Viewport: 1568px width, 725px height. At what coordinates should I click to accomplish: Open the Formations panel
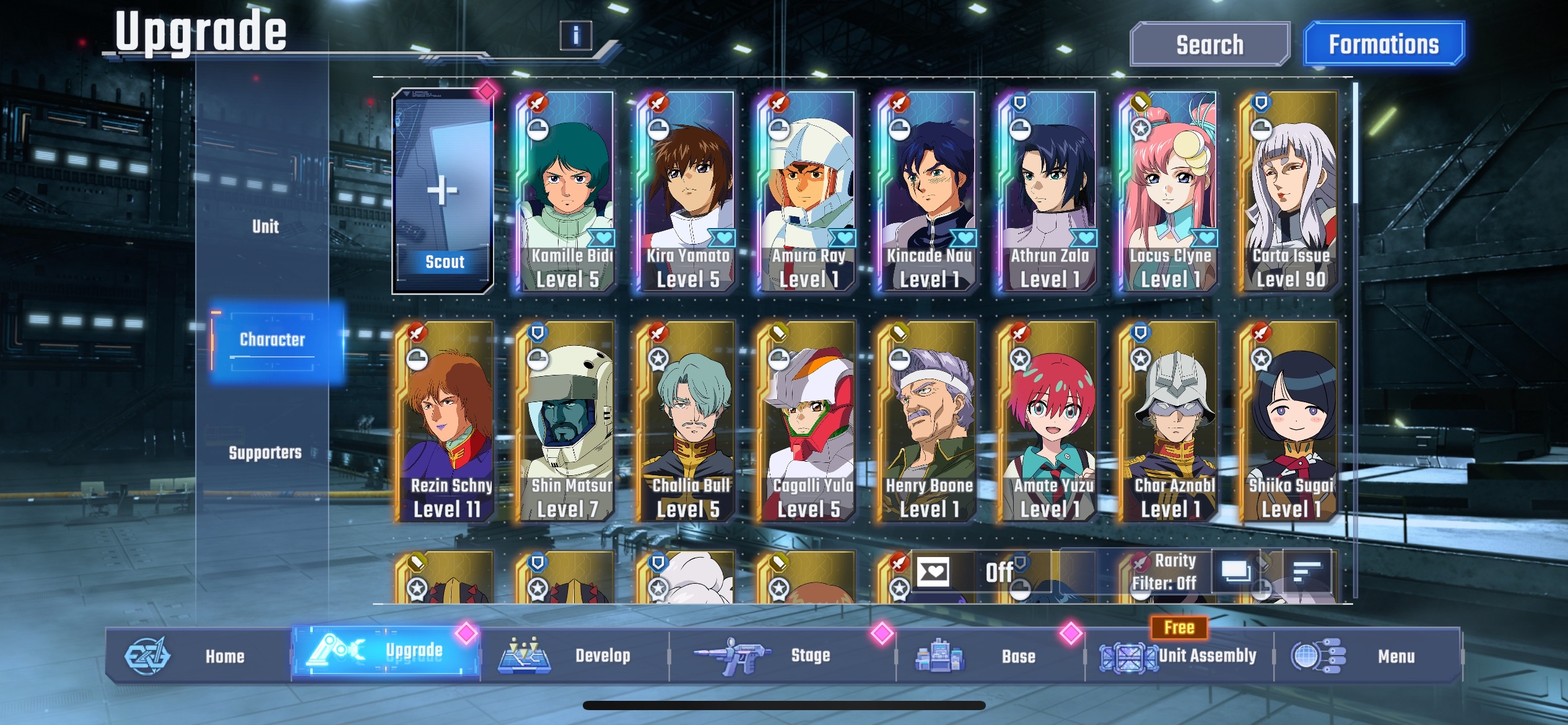pyautogui.click(x=1385, y=45)
